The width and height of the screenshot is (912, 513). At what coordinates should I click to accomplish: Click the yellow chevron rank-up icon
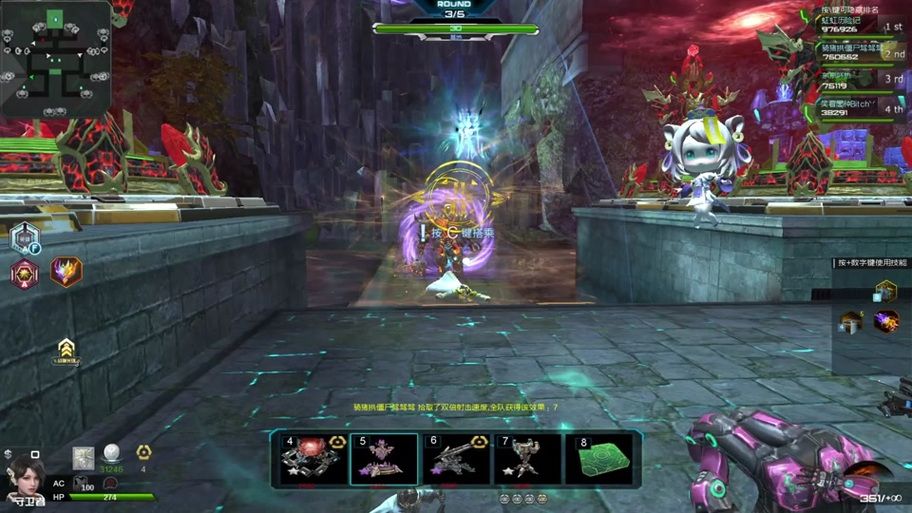click(66, 348)
